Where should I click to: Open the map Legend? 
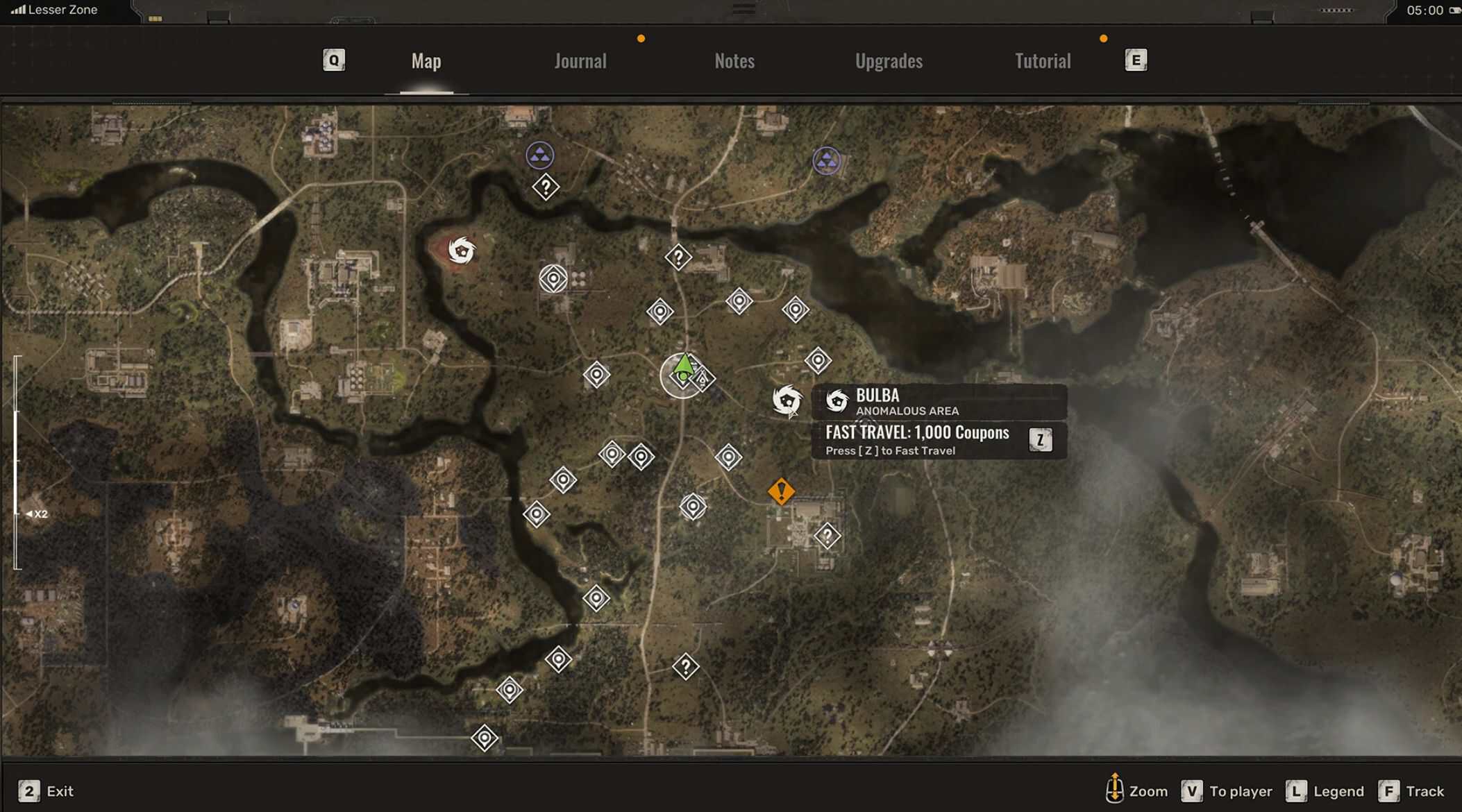[x=1325, y=791]
